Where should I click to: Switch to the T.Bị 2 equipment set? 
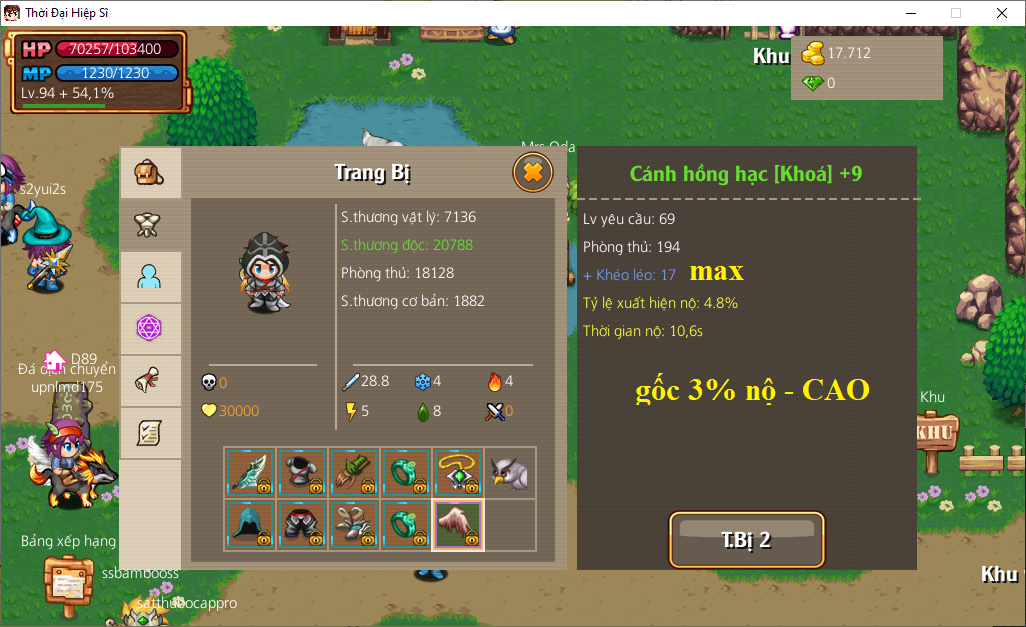[746, 540]
